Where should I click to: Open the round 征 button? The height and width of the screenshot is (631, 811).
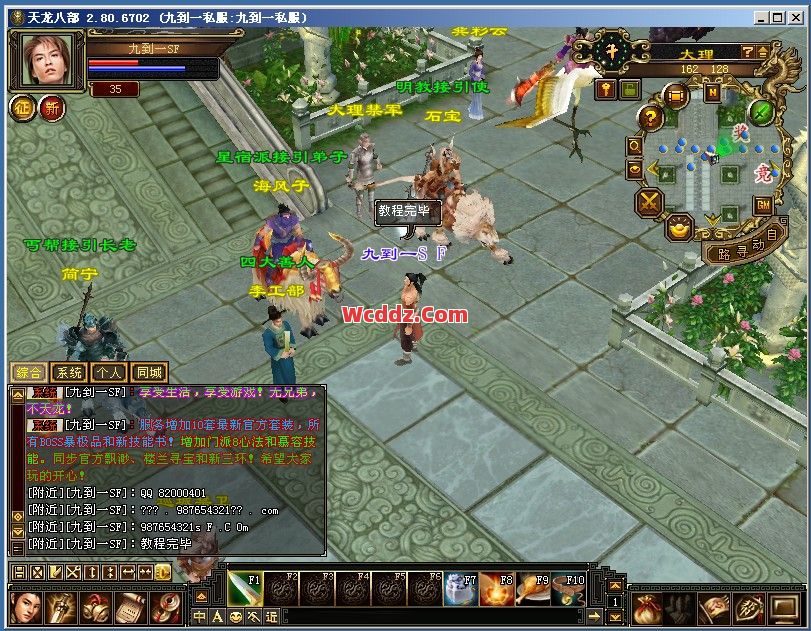(x=23, y=107)
